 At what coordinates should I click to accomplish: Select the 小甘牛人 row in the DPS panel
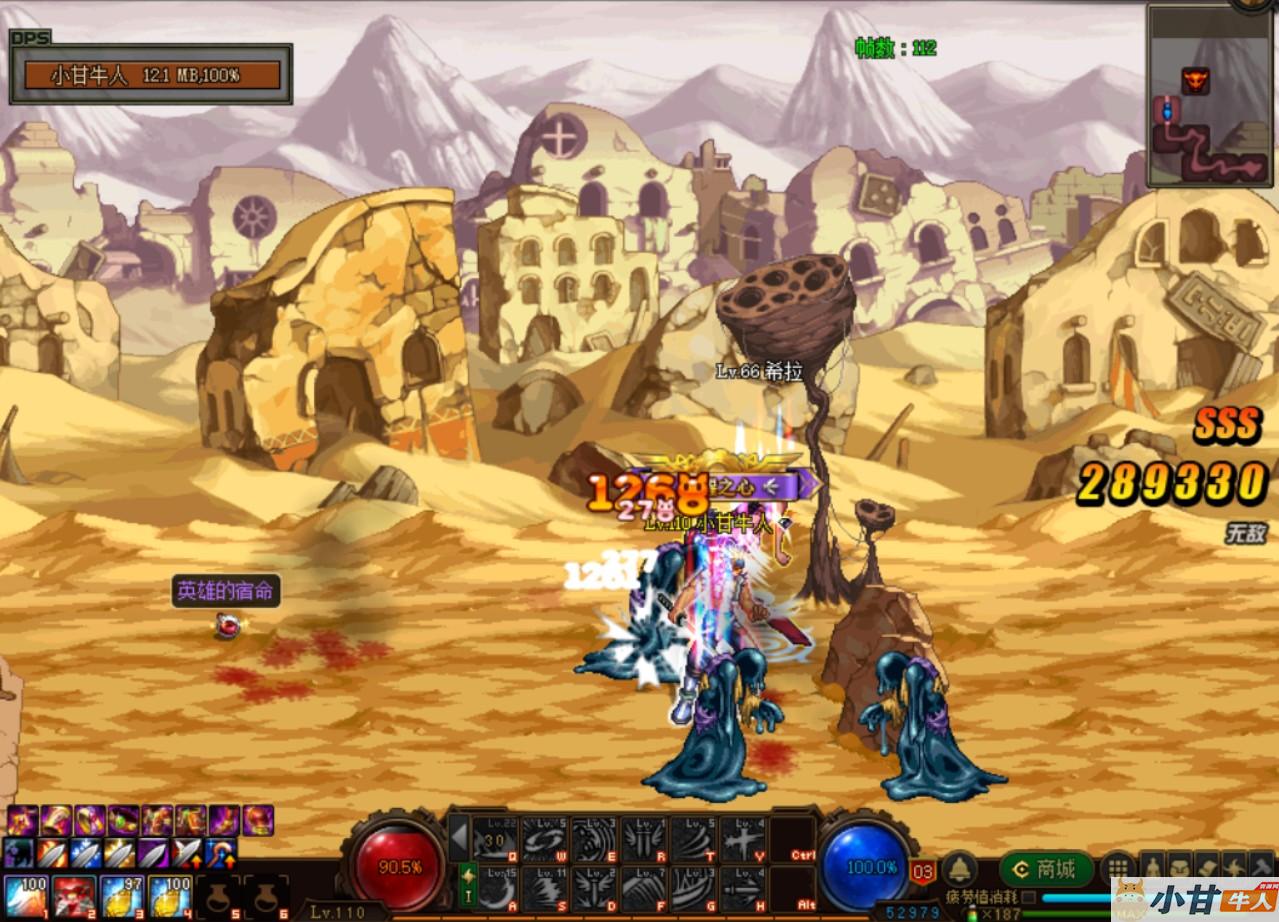click(x=152, y=75)
